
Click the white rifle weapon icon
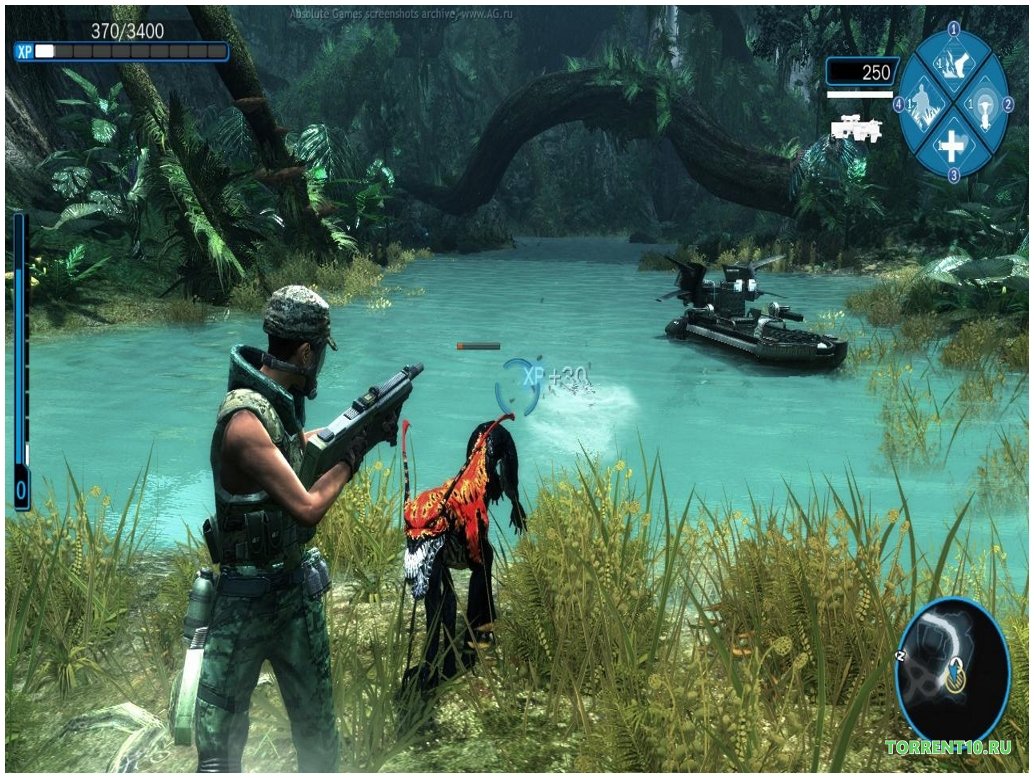855,129
